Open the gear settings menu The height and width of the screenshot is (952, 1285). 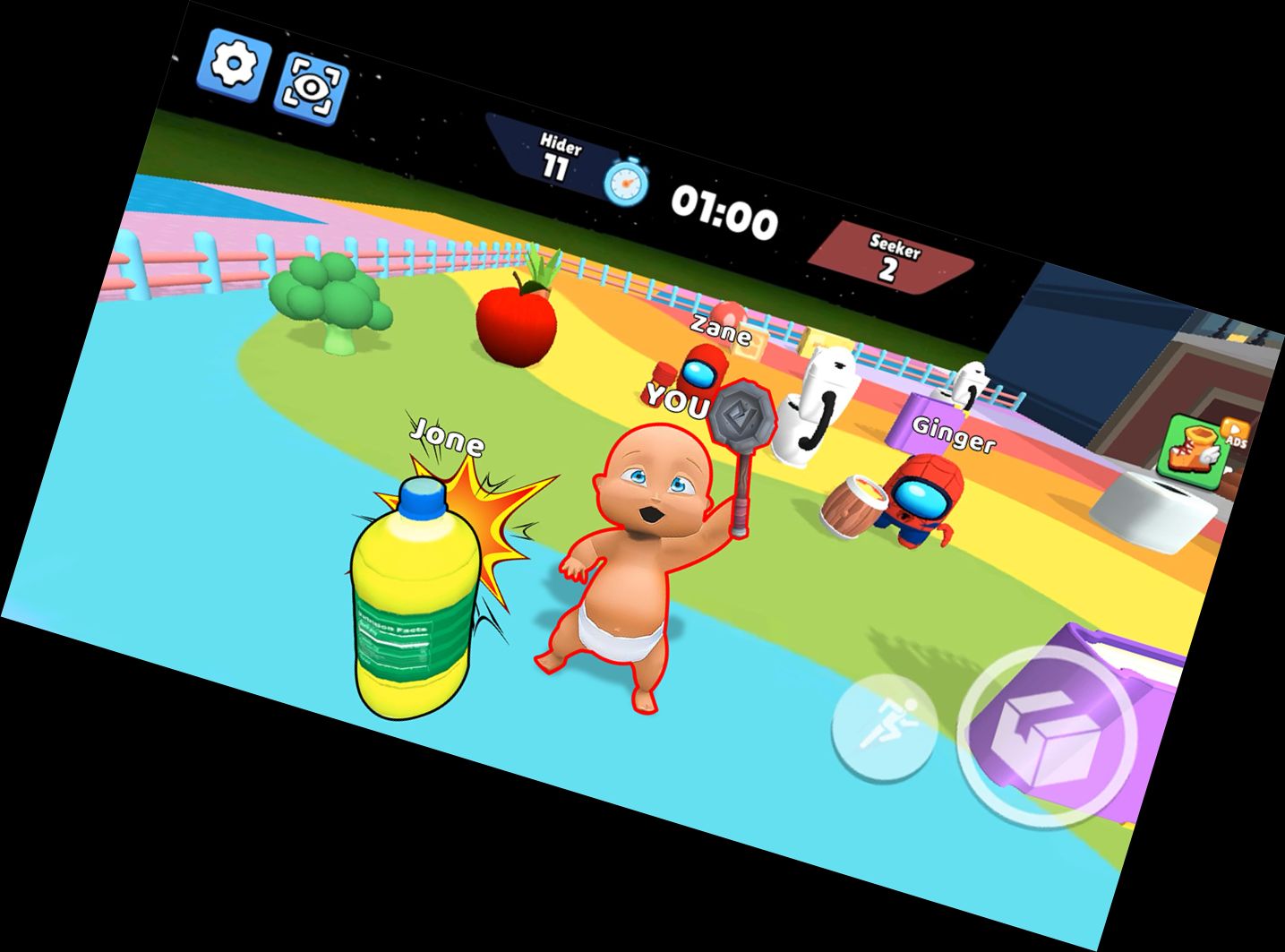pos(234,63)
